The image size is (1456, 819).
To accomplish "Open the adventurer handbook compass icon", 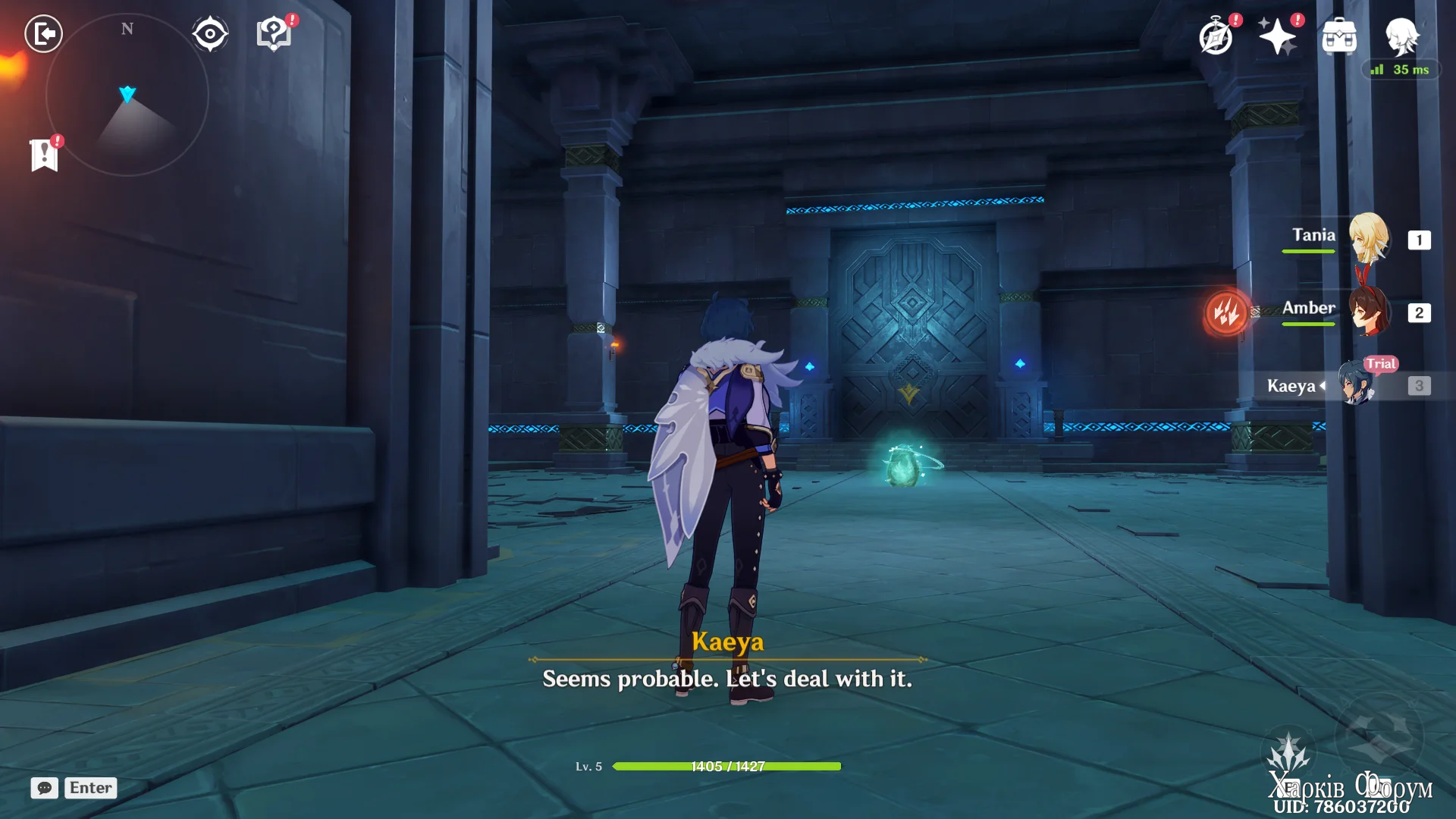I will [x=1216, y=36].
